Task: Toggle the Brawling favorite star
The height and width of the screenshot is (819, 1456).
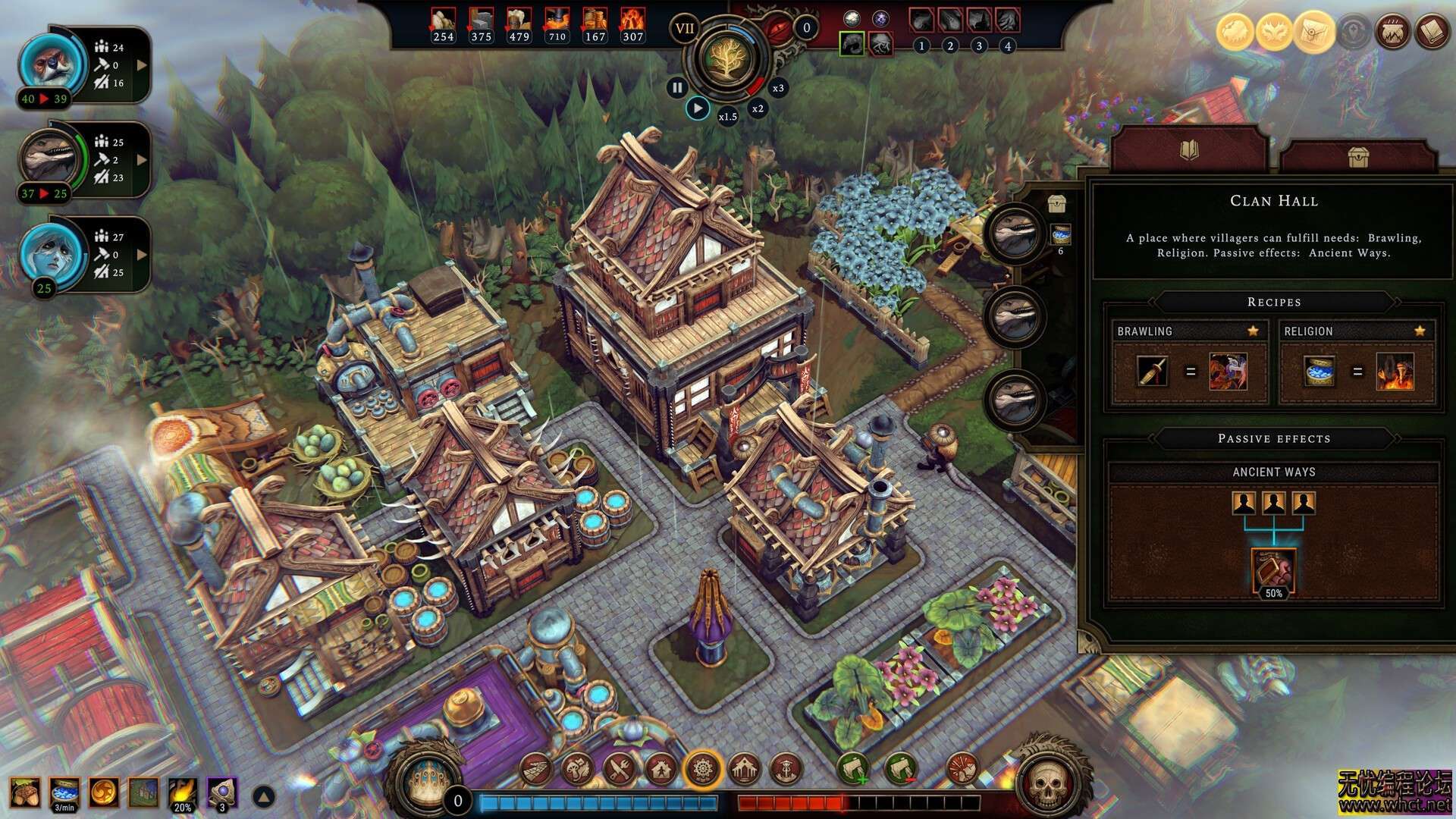Action: pyautogui.click(x=1253, y=331)
